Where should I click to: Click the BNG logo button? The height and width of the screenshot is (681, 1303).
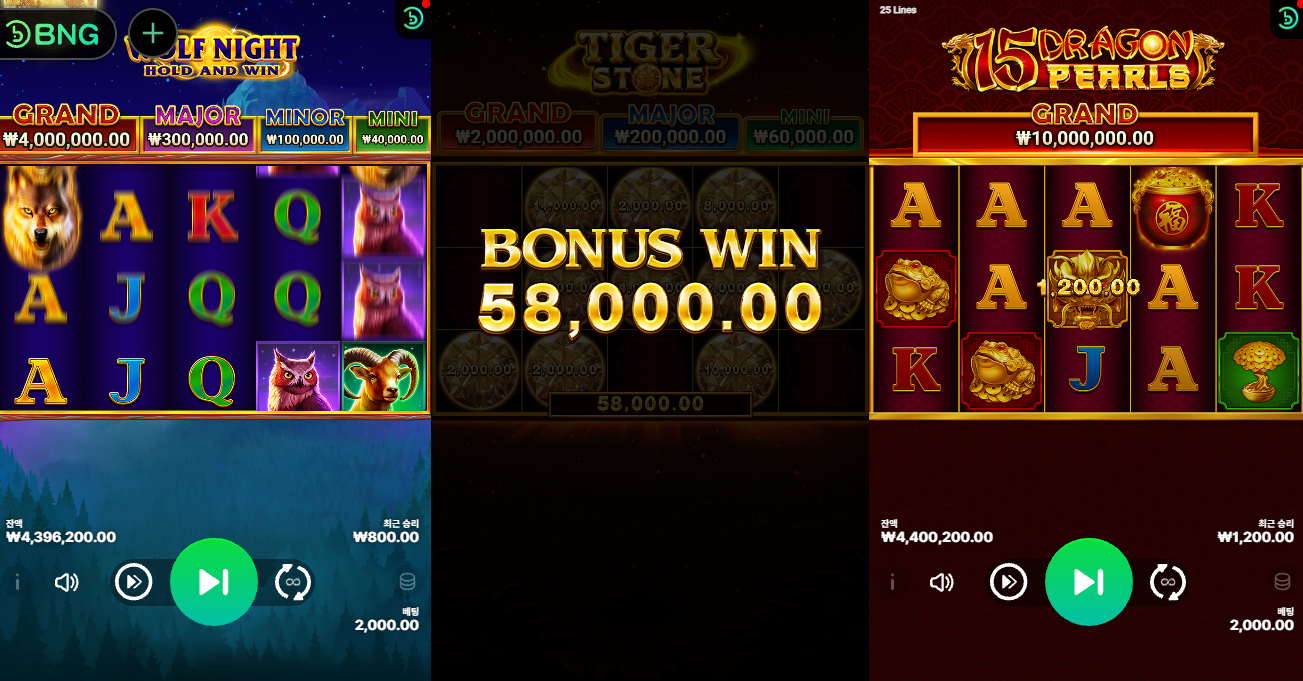(56, 35)
